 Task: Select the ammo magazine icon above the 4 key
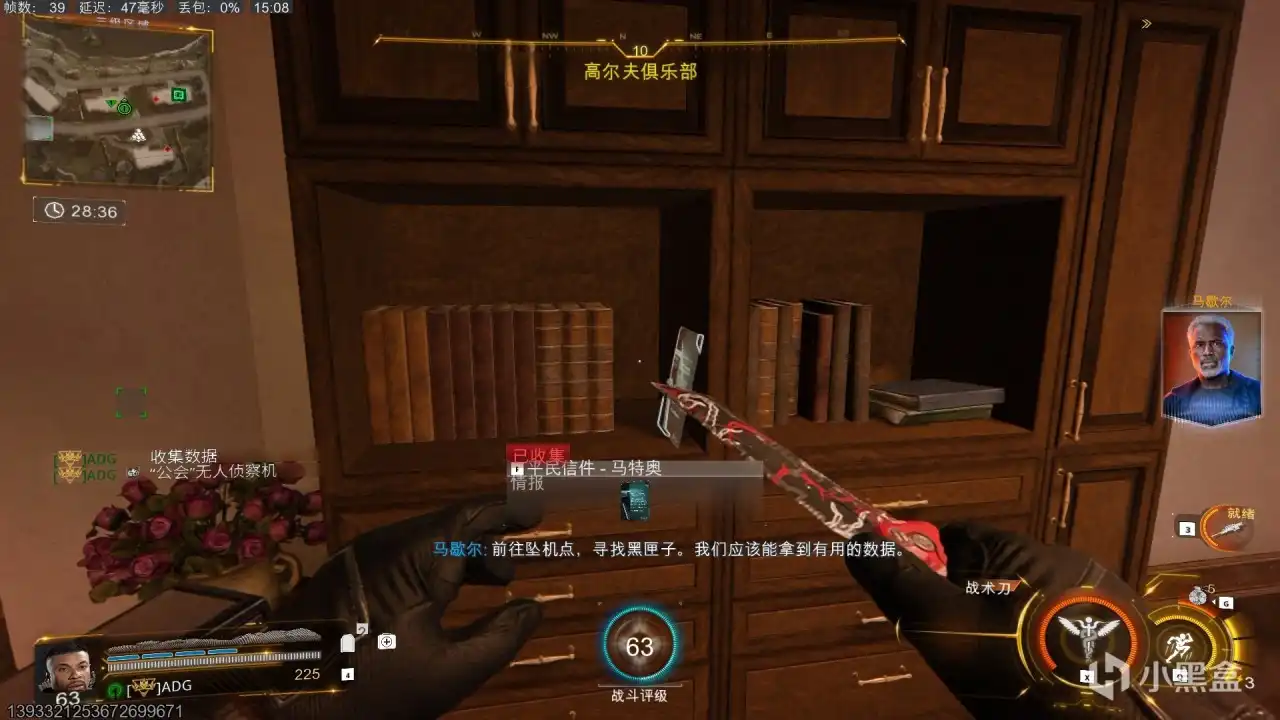pos(348,641)
